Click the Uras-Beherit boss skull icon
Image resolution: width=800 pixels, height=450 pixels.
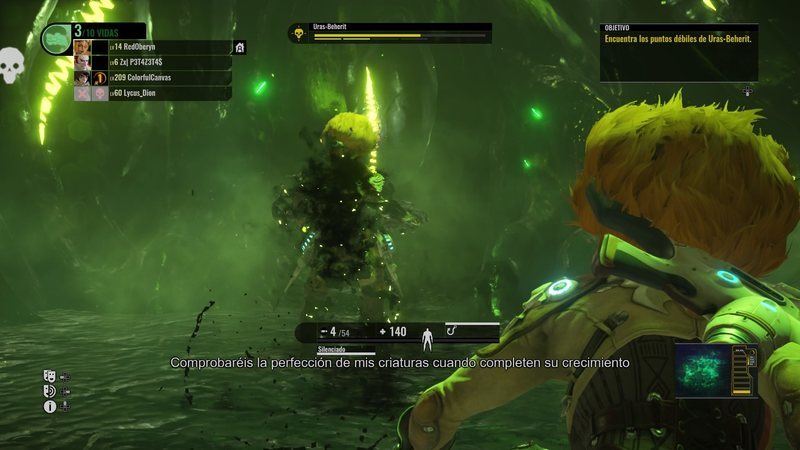[x=297, y=34]
